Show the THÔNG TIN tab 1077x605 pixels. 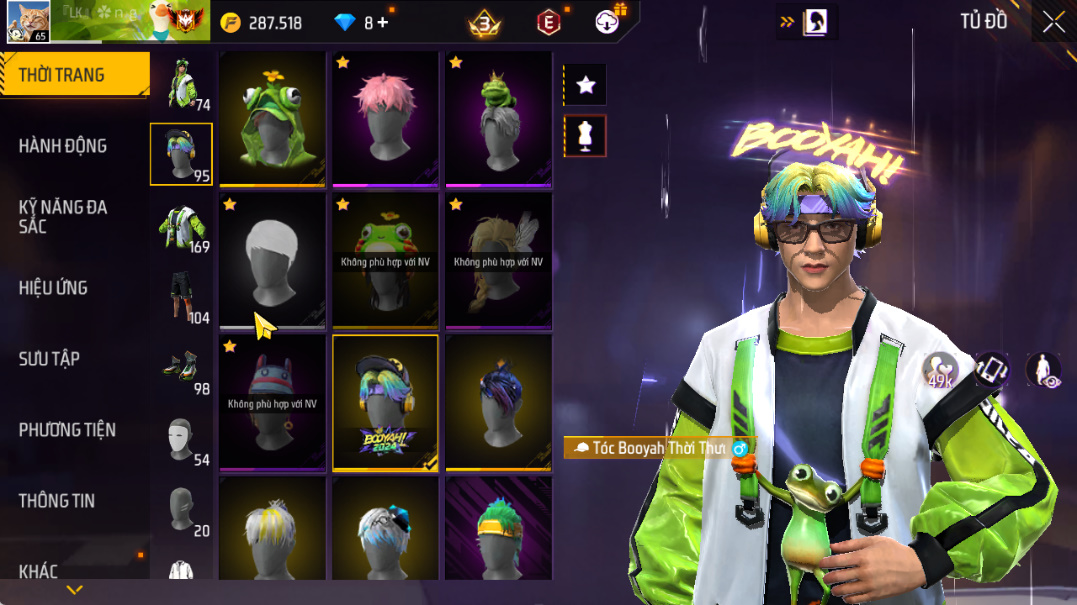(x=57, y=501)
